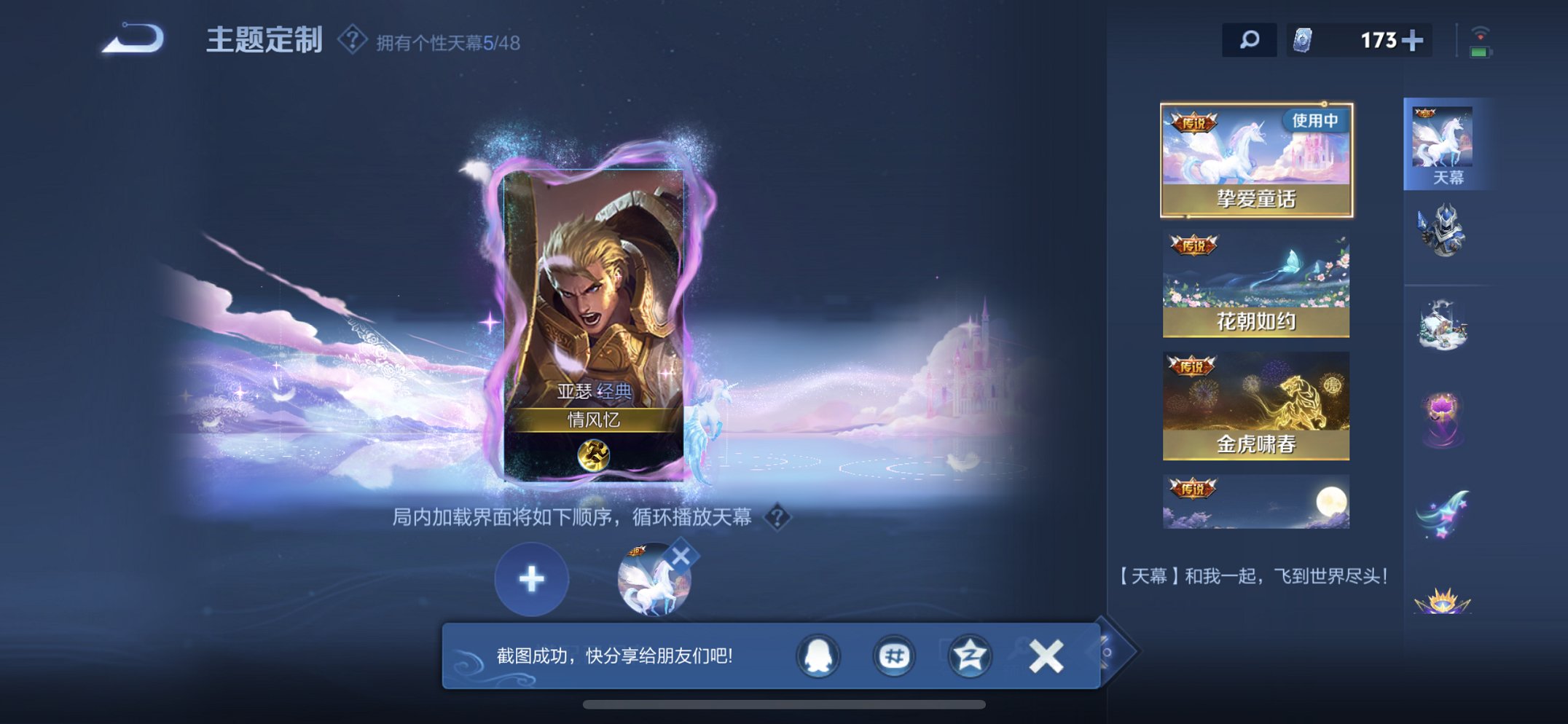
Task: Share the screenshot via the QQ penguin icon
Action: tap(820, 656)
